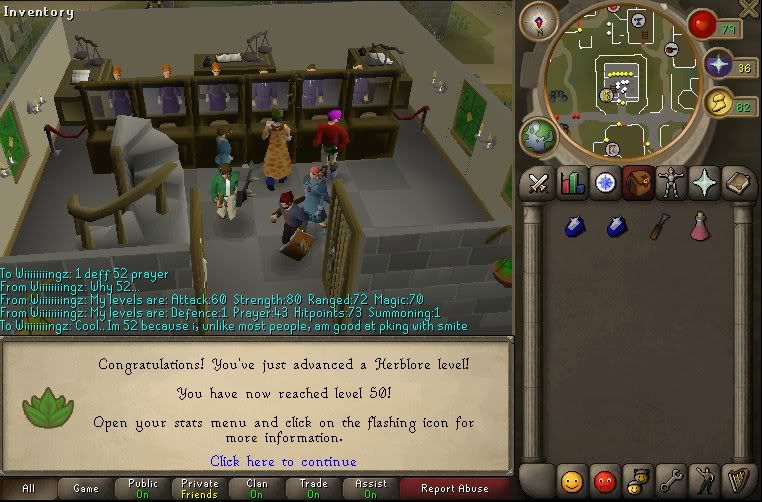This screenshot has height=502, width=762.
Task: Open the Magic spellbook tab
Action: point(738,183)
